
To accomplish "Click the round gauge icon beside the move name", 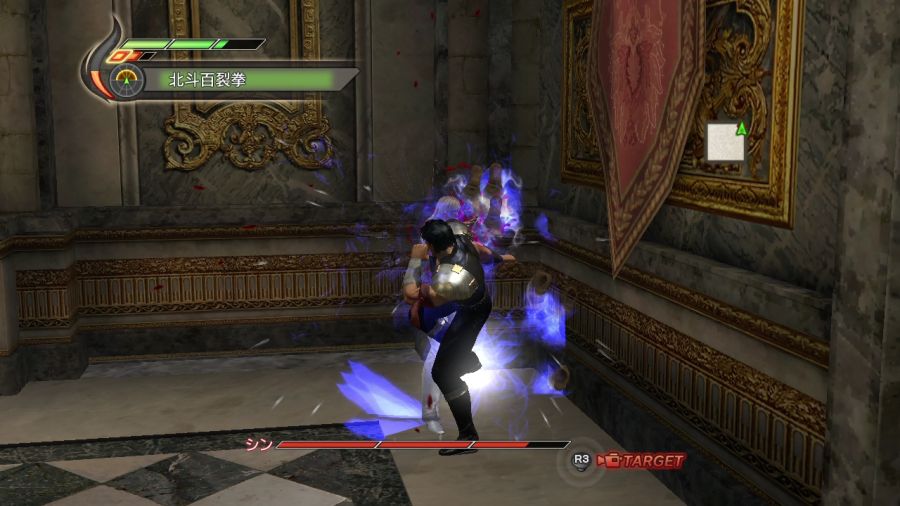I will click(x=126, y=81).
